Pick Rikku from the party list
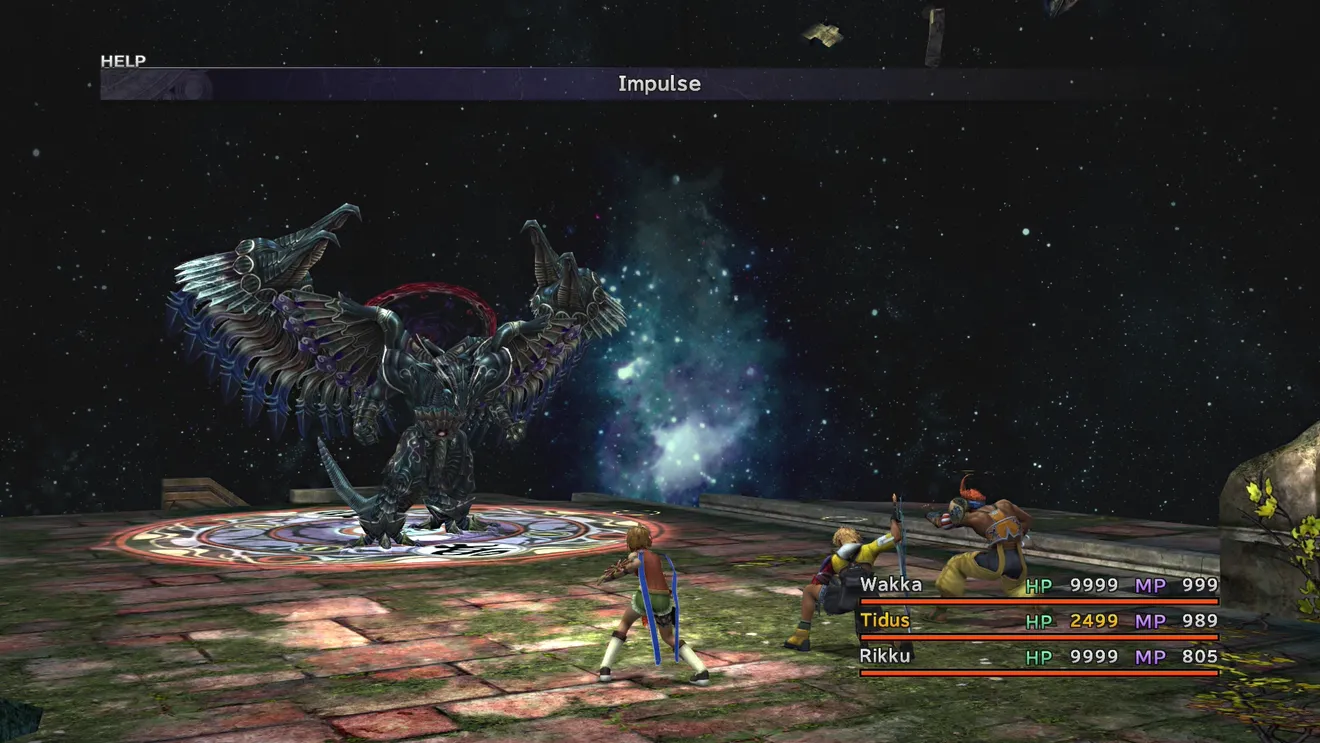 885,657
